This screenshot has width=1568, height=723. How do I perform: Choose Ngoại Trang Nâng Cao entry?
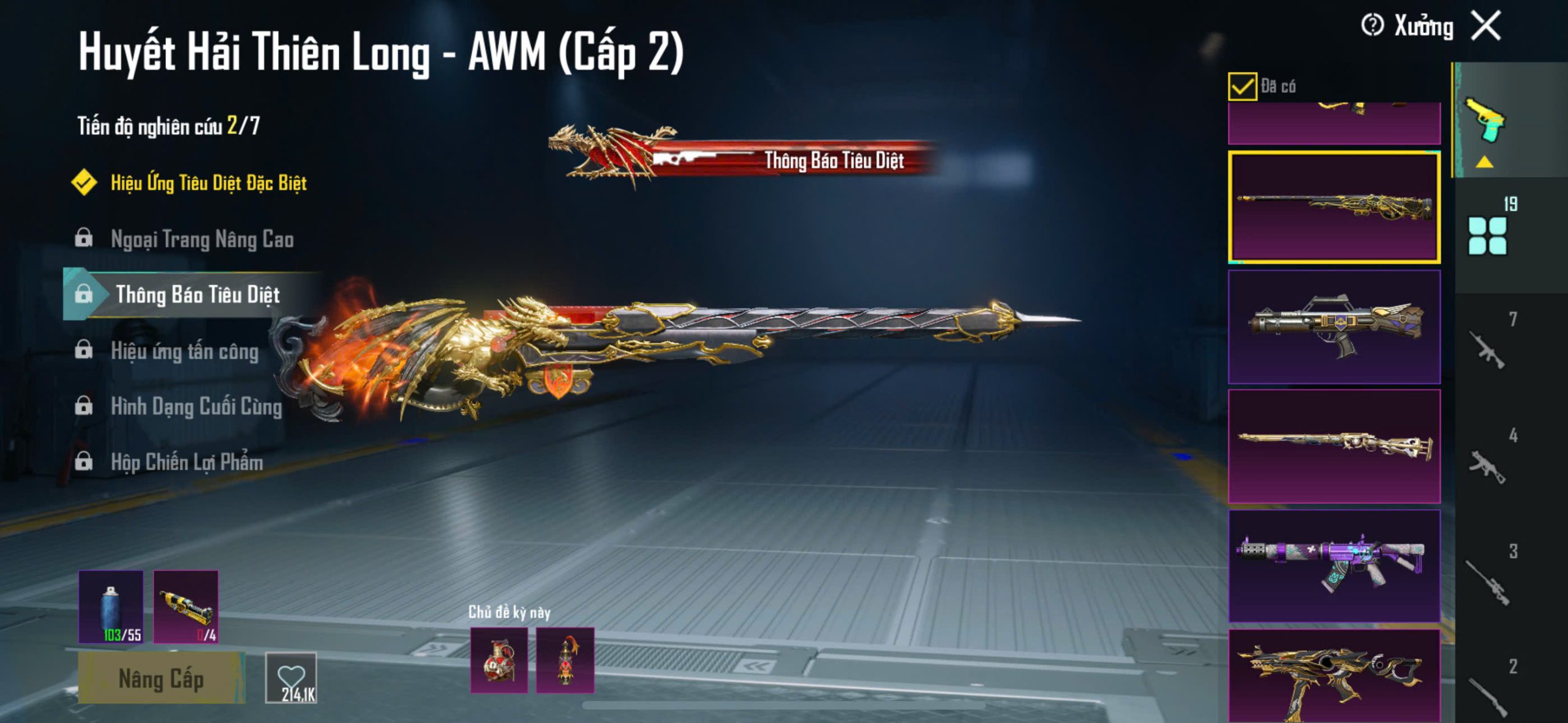202,239
